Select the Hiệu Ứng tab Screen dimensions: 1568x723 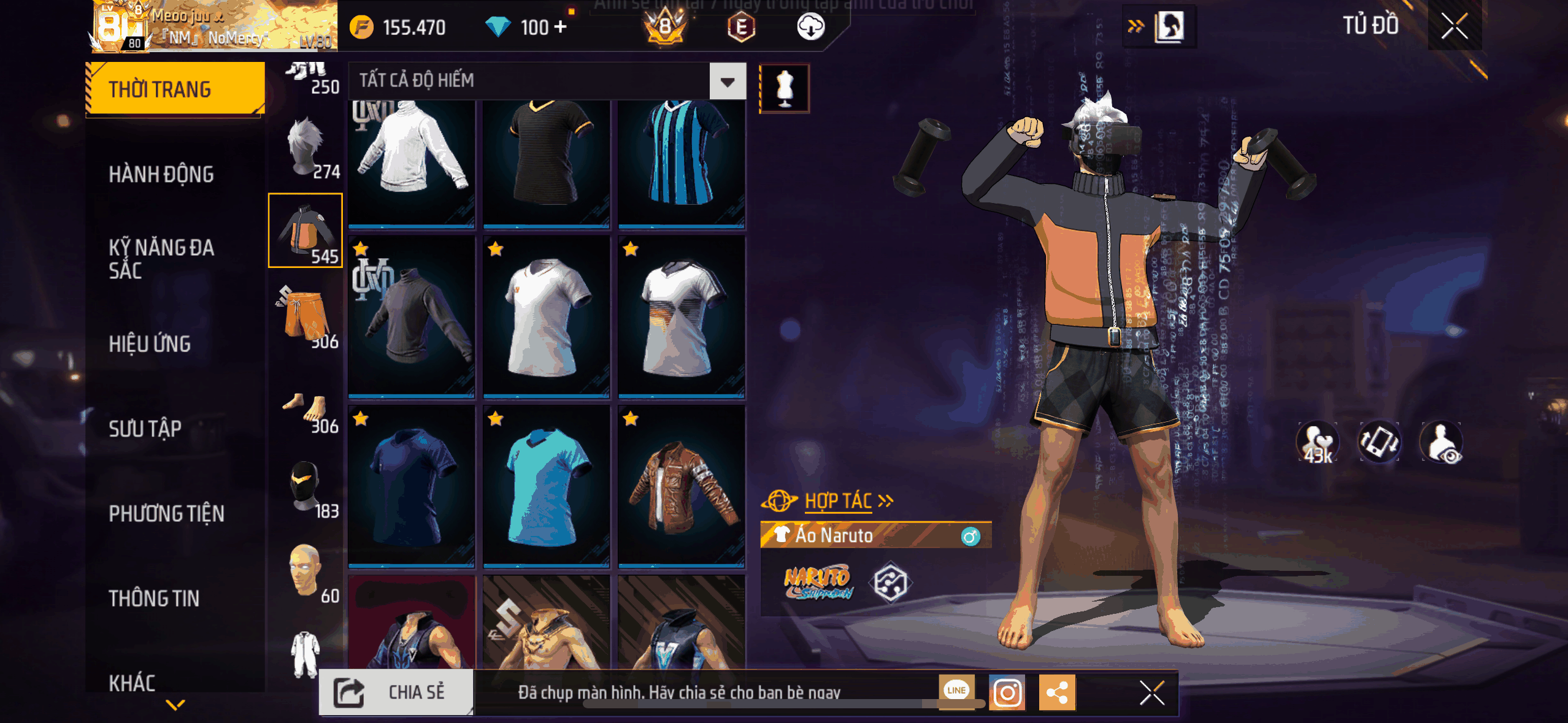(x=150, y=344)
